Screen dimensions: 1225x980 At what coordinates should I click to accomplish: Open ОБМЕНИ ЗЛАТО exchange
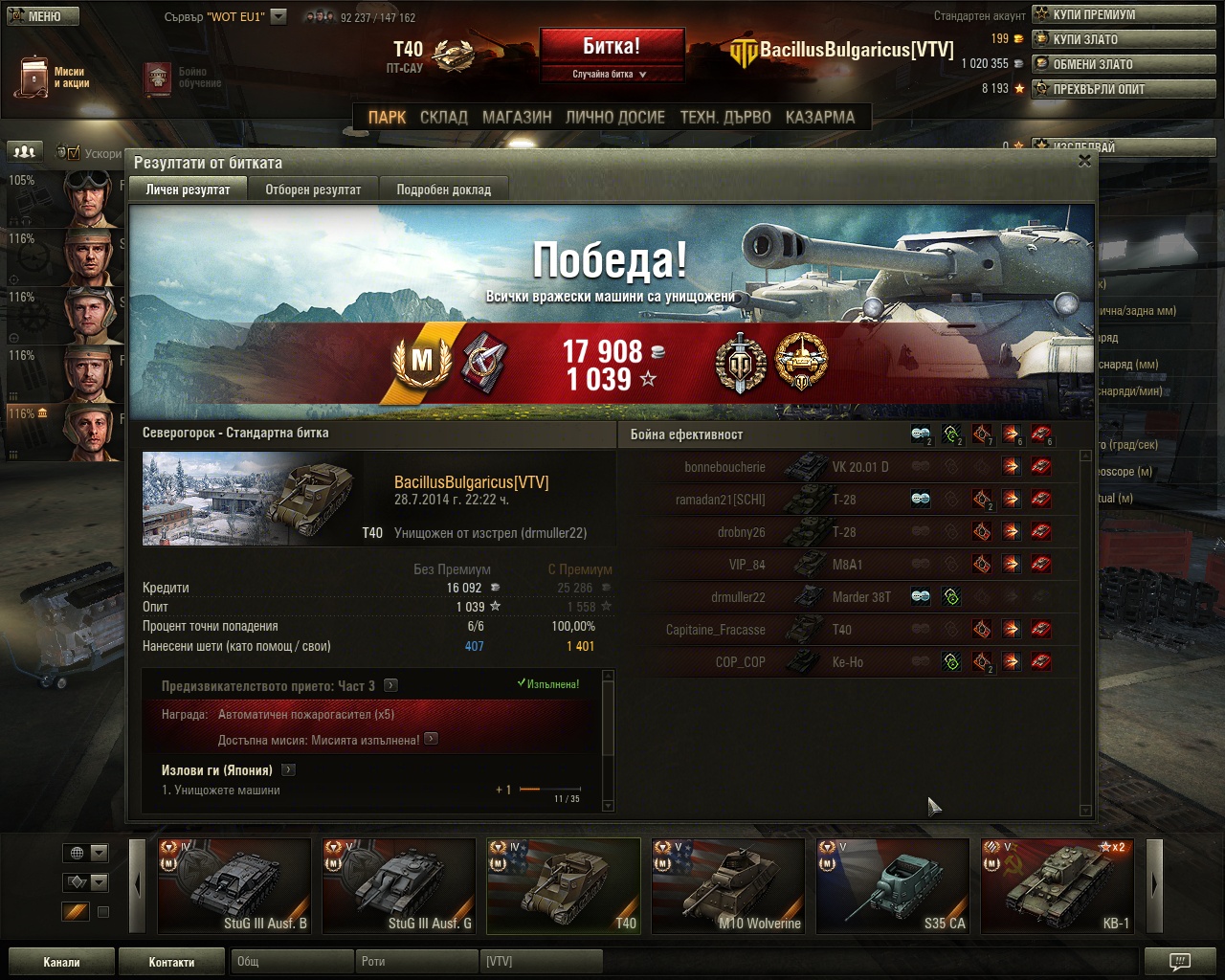[x=1124, y=64]
